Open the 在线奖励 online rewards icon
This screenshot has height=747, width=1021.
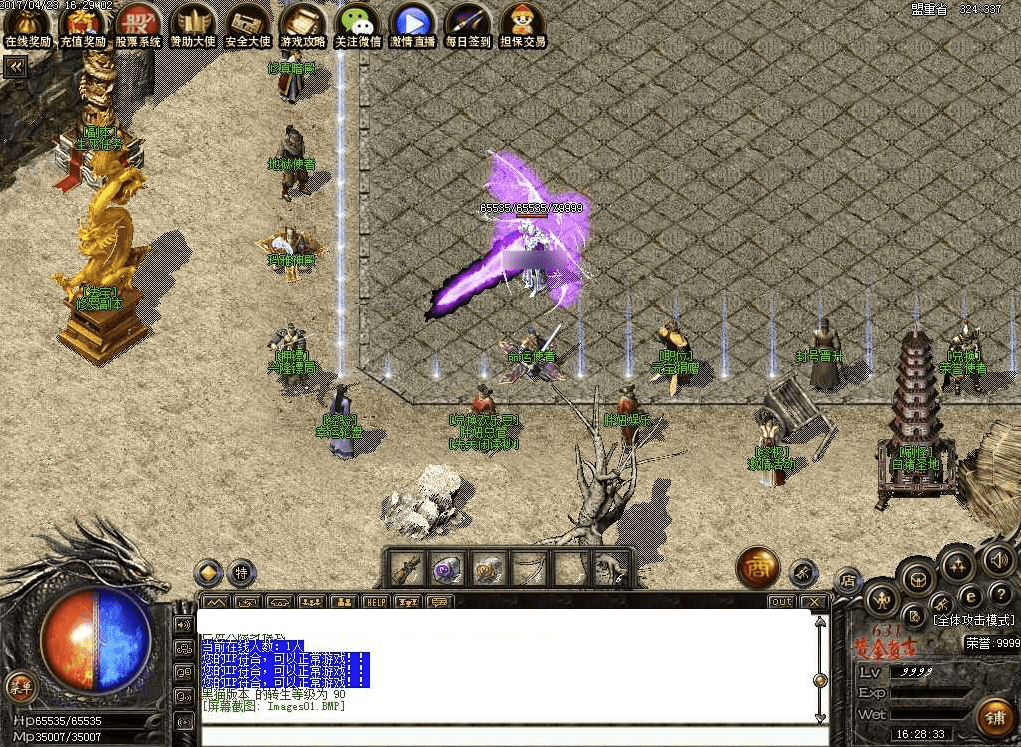click(27, 25)
